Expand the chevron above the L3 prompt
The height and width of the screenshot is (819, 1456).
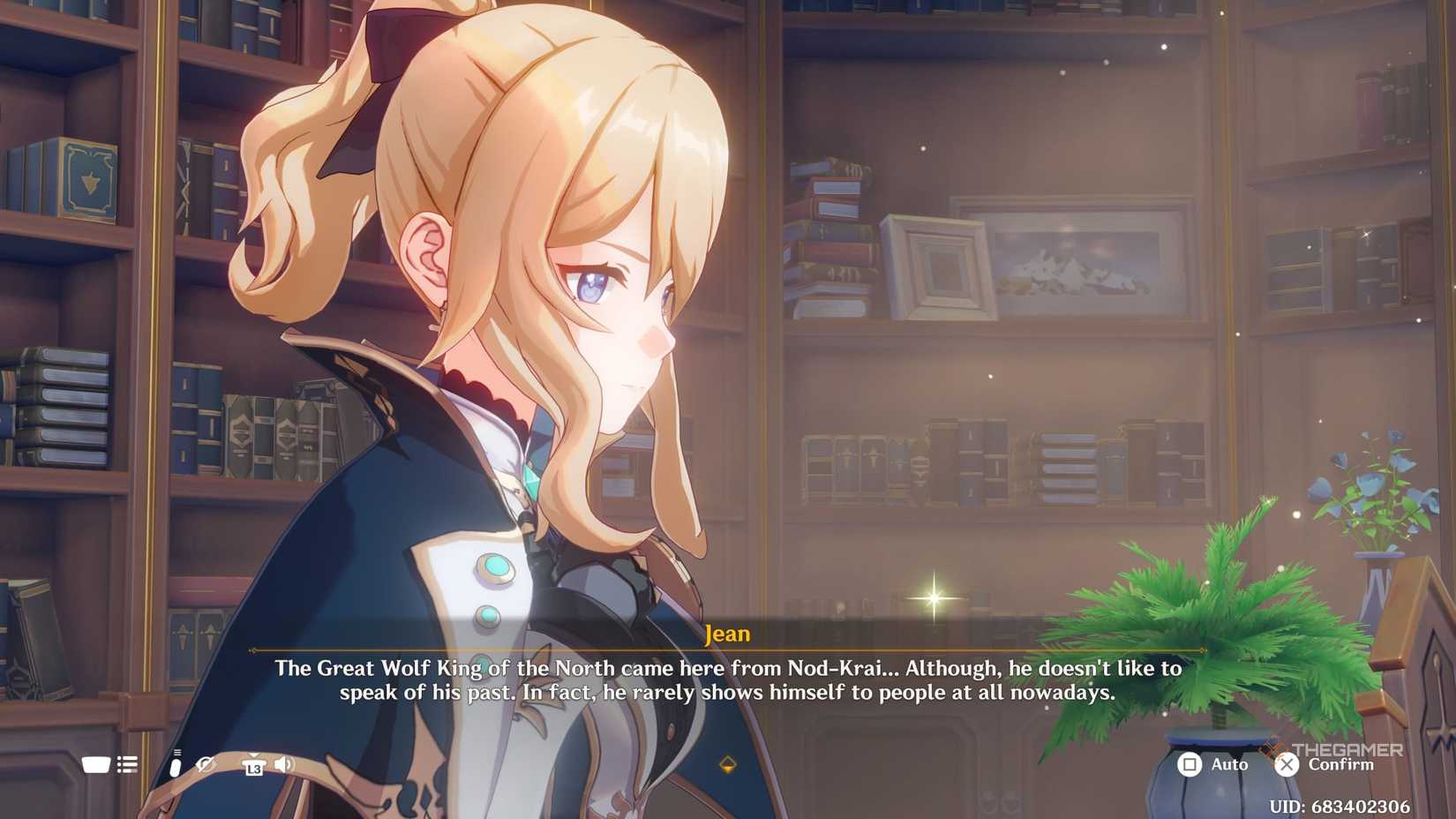(254, 755)
